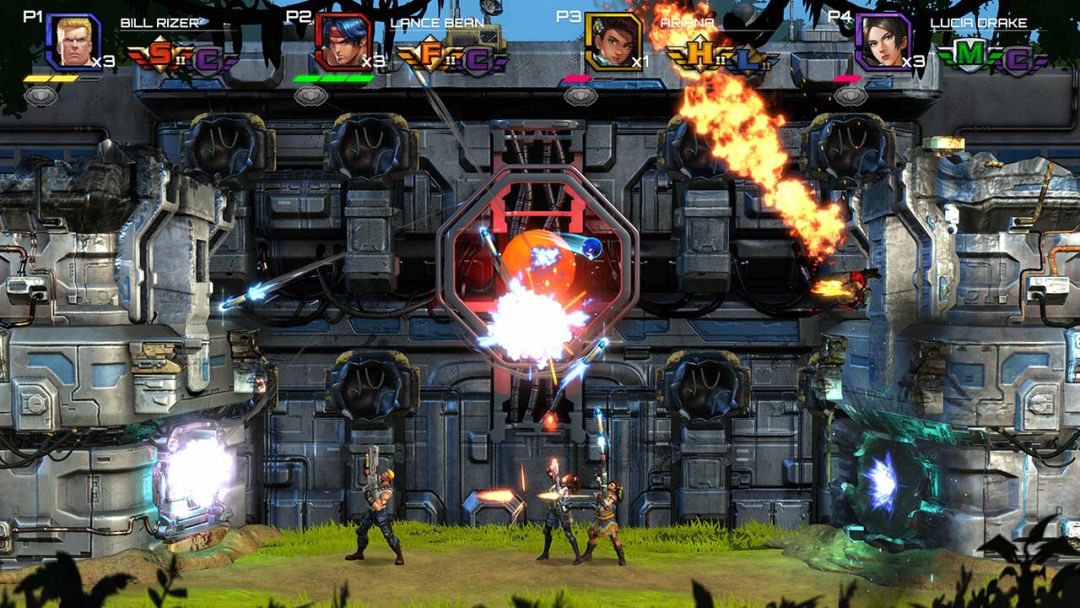Select Ariana's H weapon icon
The image size is (1080, 608).
tap(700, 57)
